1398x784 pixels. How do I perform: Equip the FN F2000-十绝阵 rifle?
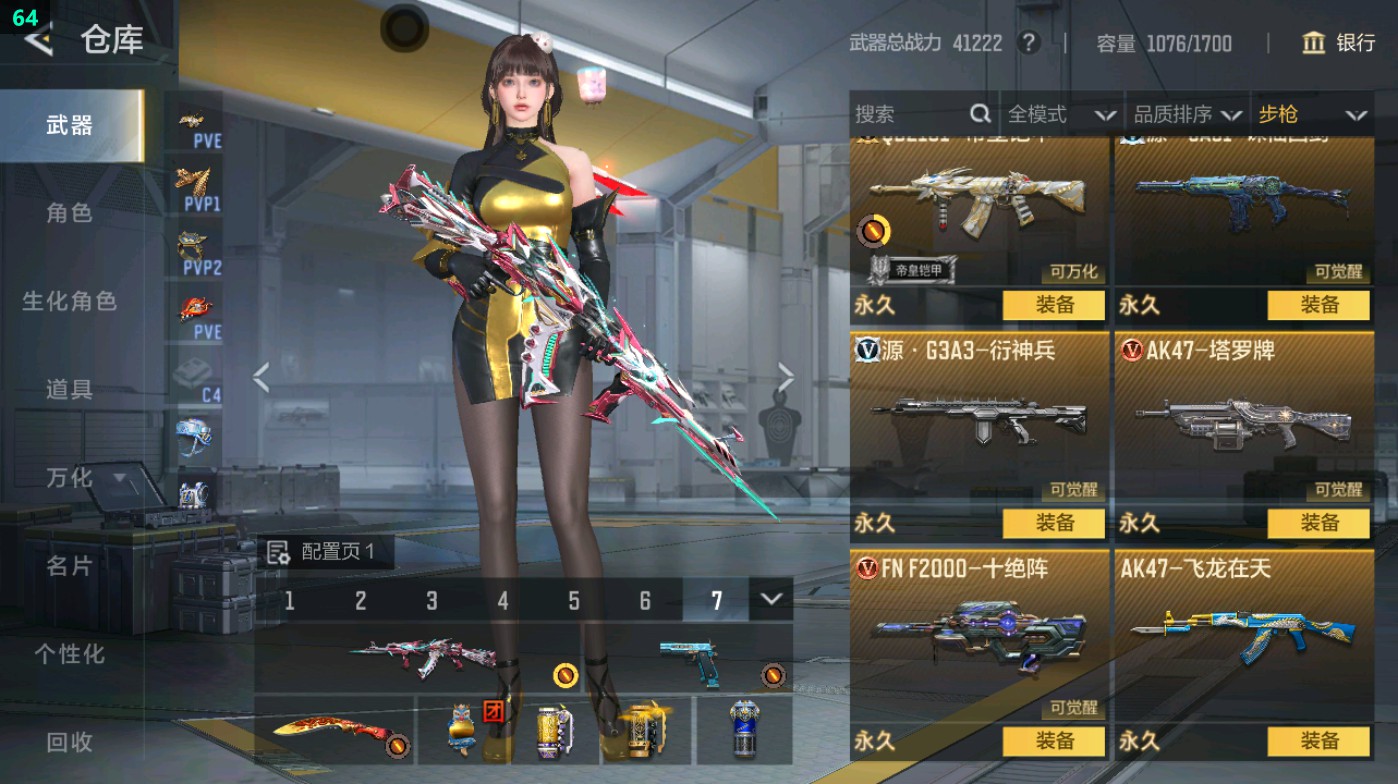click(x=1056, y=741)
